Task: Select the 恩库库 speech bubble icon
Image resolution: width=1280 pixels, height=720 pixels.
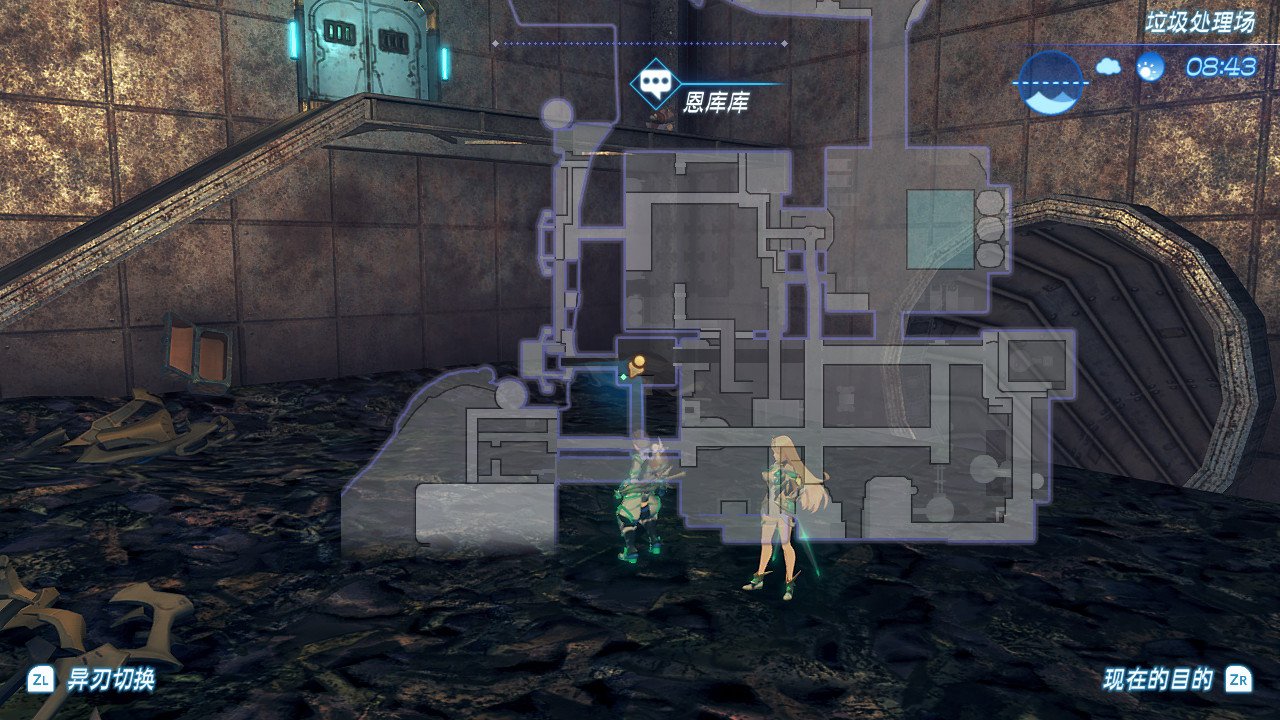Action: [x=655, y=85]
